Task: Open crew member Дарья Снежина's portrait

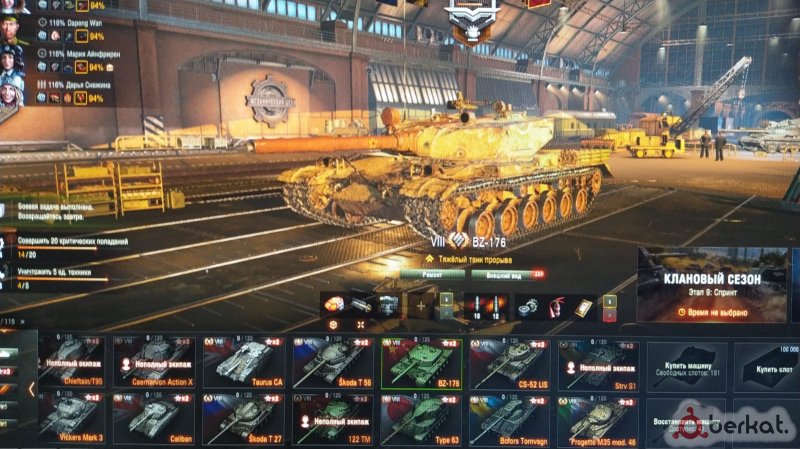Action: pyautogui.click(x=12, y=90)
